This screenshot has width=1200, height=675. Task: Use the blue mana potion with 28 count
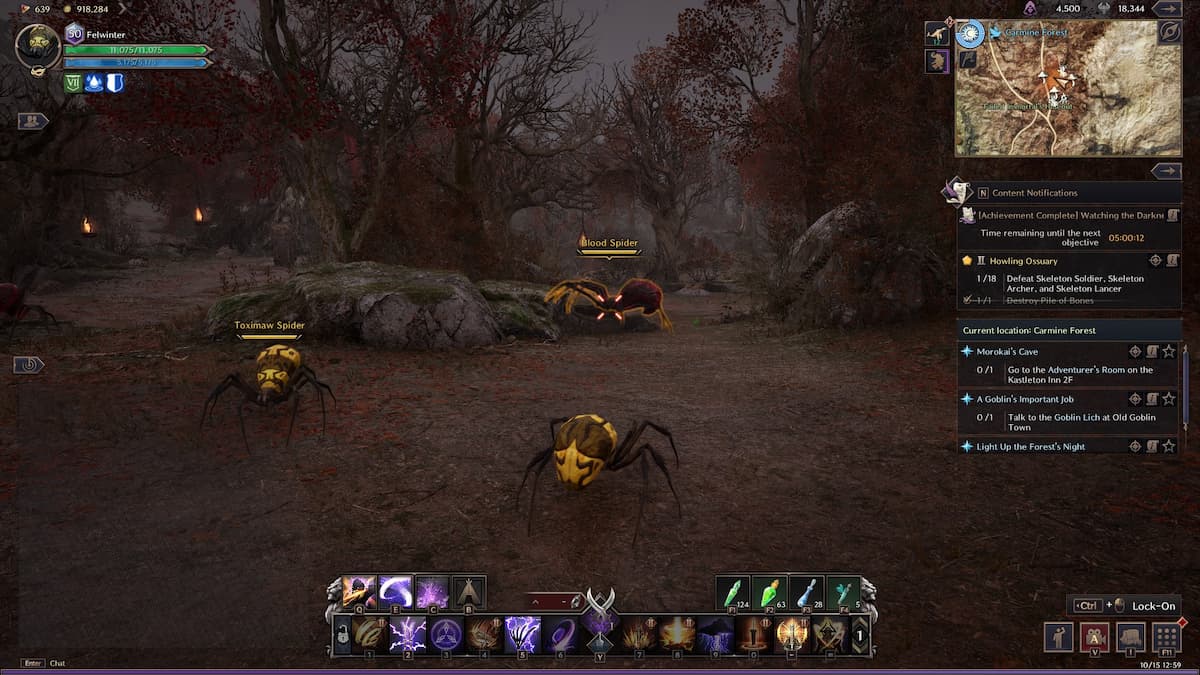[x=806, y=592]
